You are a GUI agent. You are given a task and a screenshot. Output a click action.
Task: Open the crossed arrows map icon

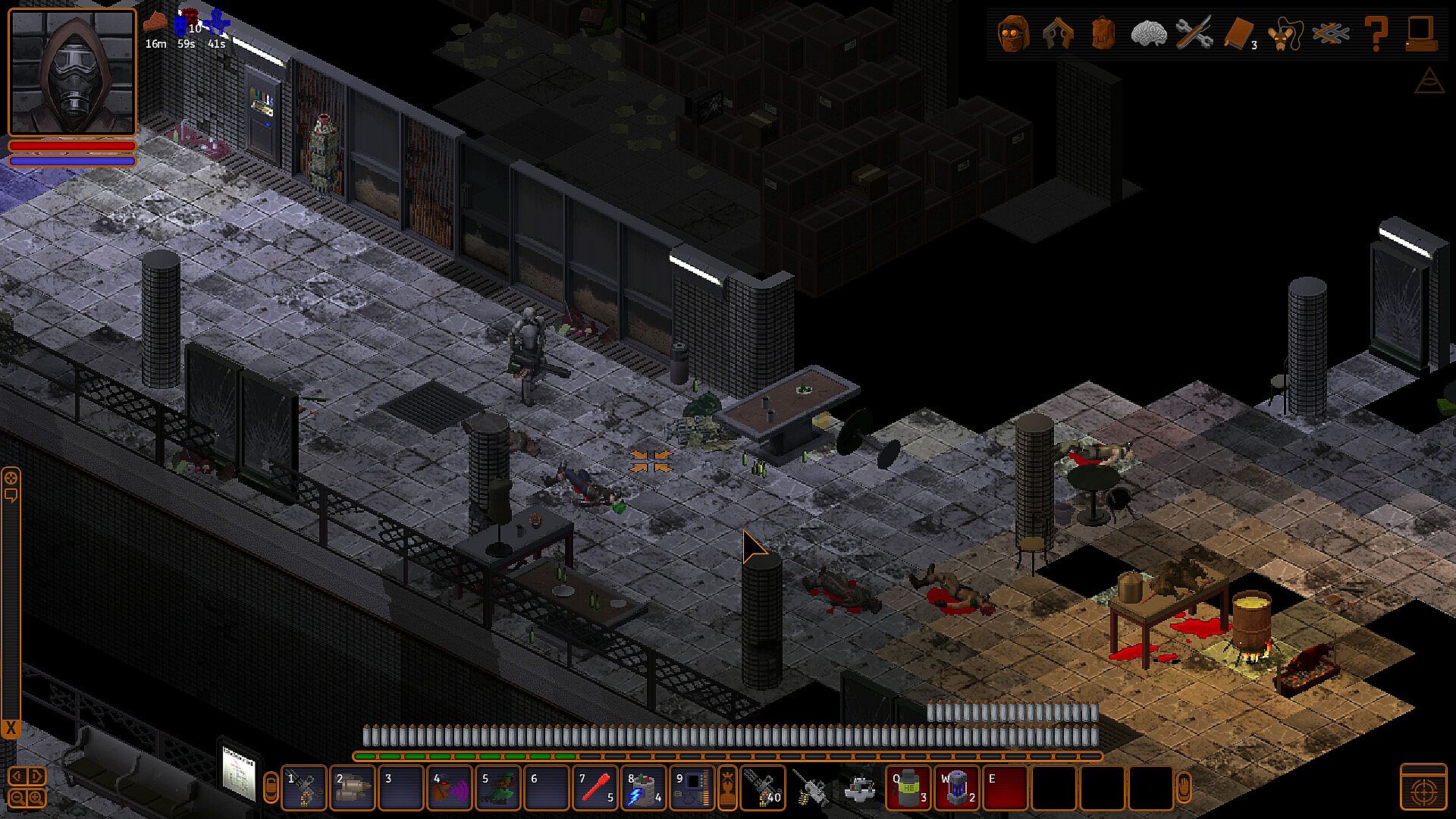click(1331, 33)
